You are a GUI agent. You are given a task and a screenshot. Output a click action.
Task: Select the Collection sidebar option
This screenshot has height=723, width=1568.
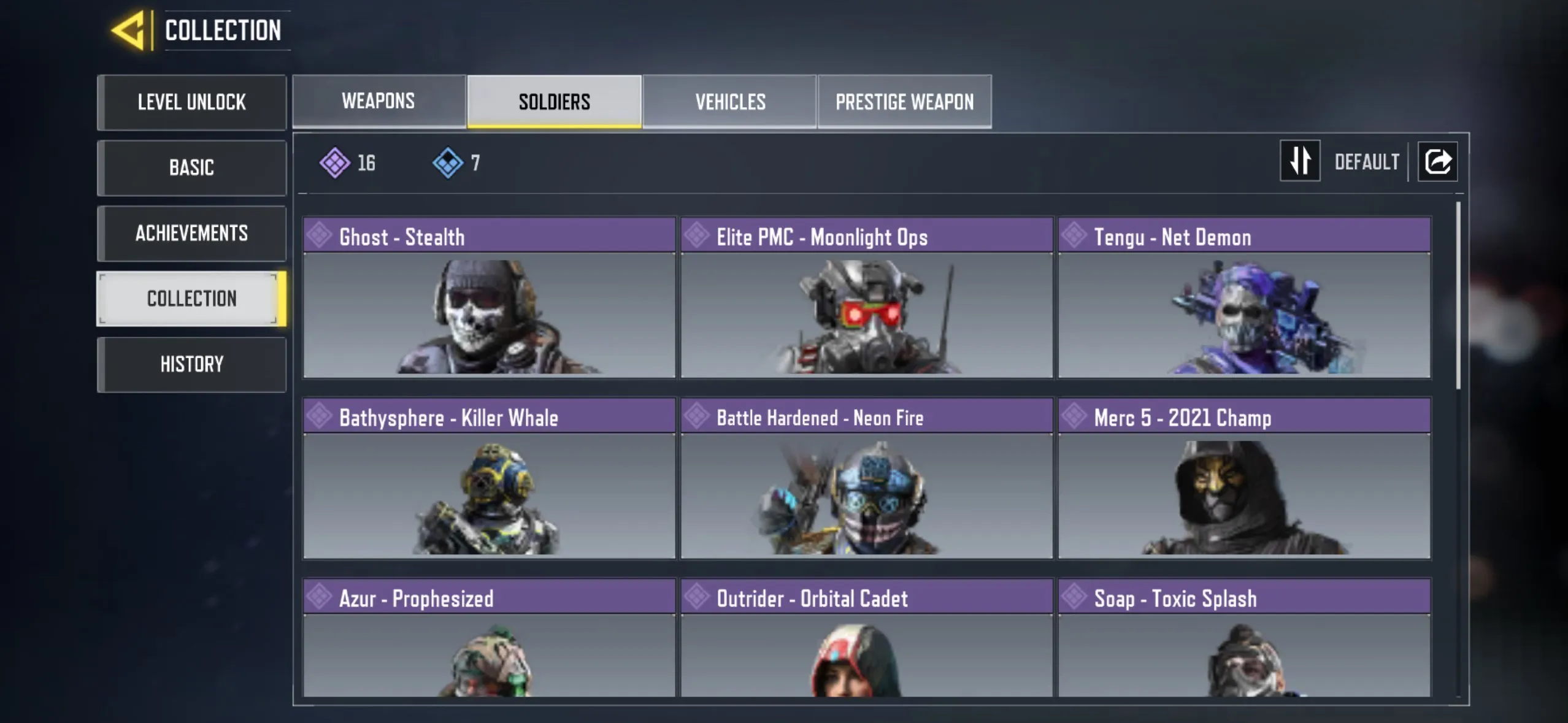(x=192, y=298)
